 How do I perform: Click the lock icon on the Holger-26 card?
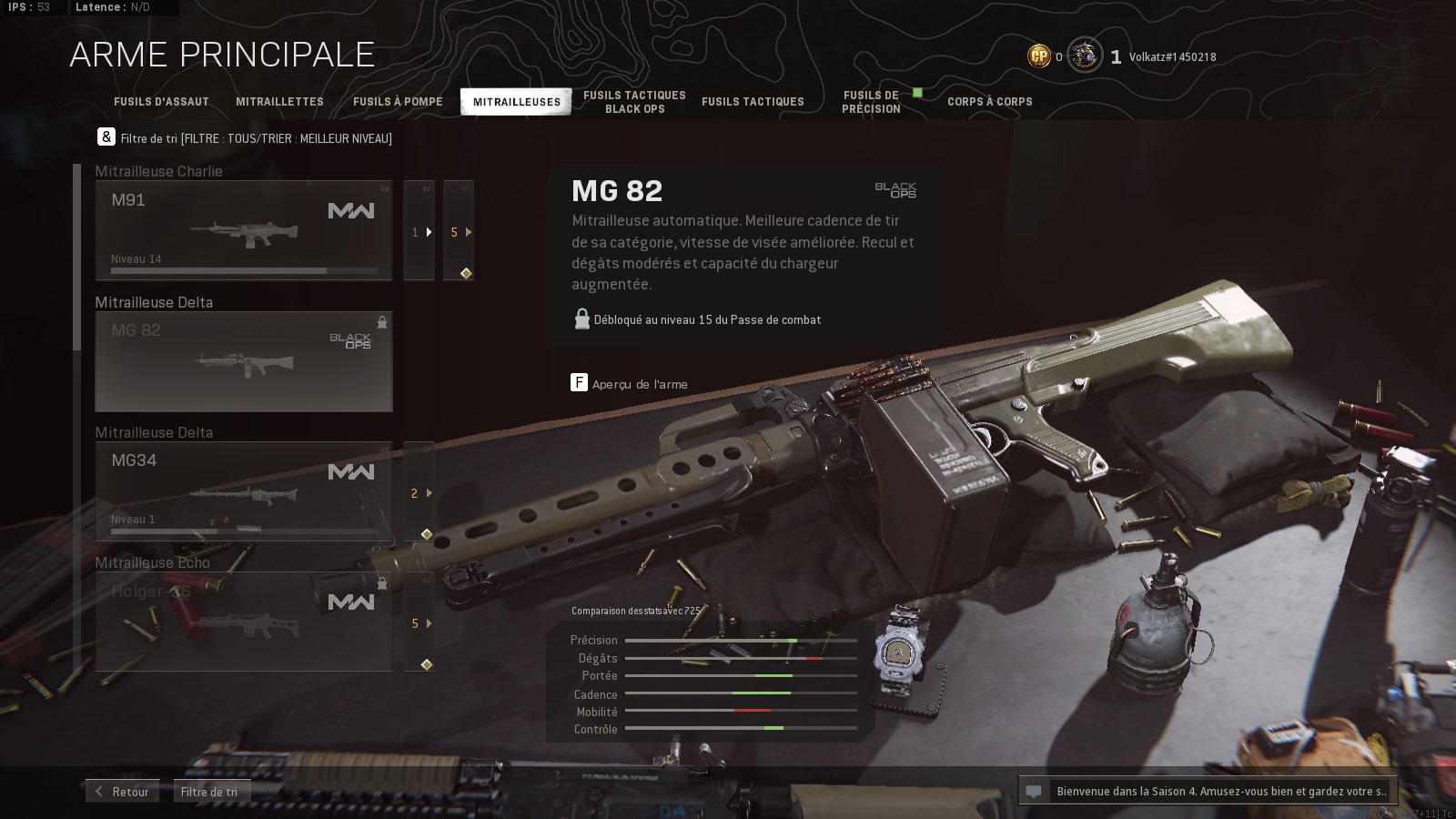[x=382, y=584]
